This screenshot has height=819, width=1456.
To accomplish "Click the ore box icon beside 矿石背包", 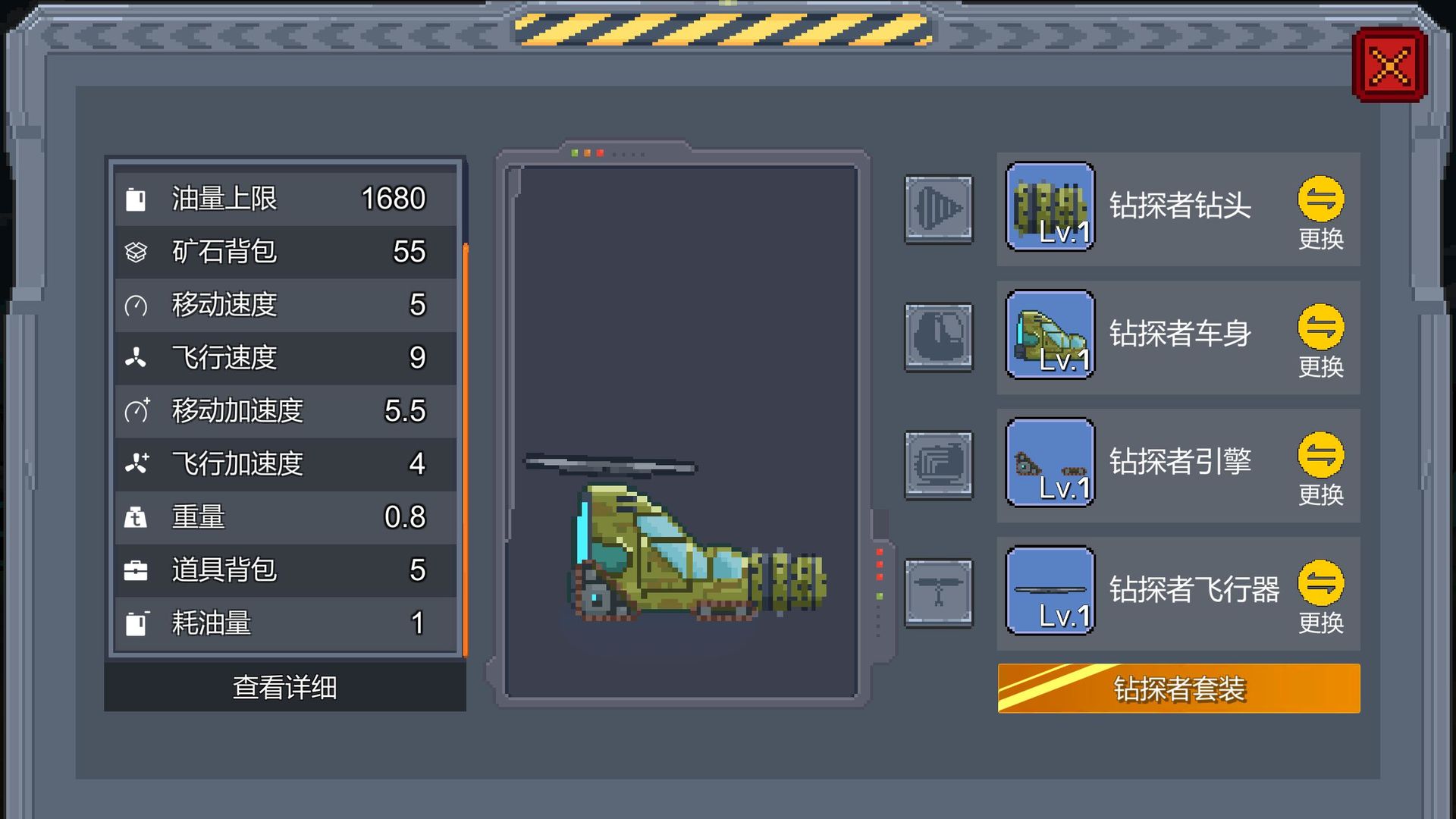I will pos(136,252).
